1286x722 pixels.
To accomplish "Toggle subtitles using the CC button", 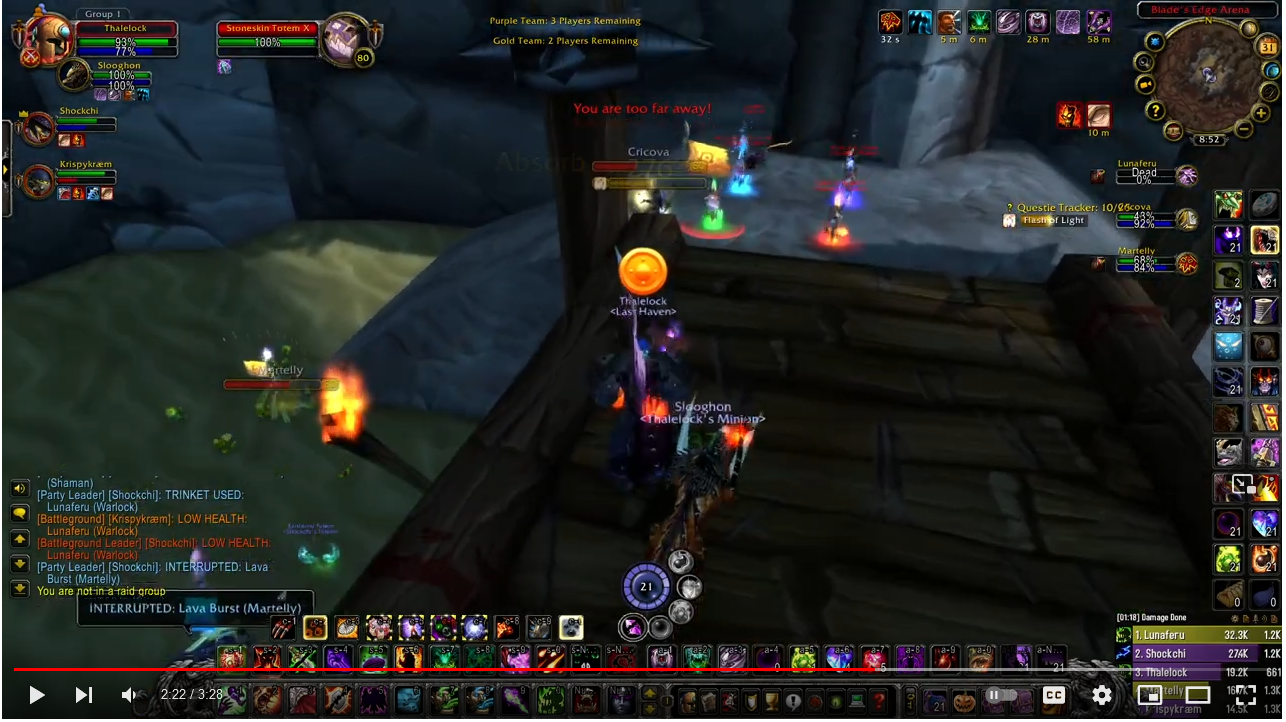I will pyautogui.click(x=1055, y=694).
